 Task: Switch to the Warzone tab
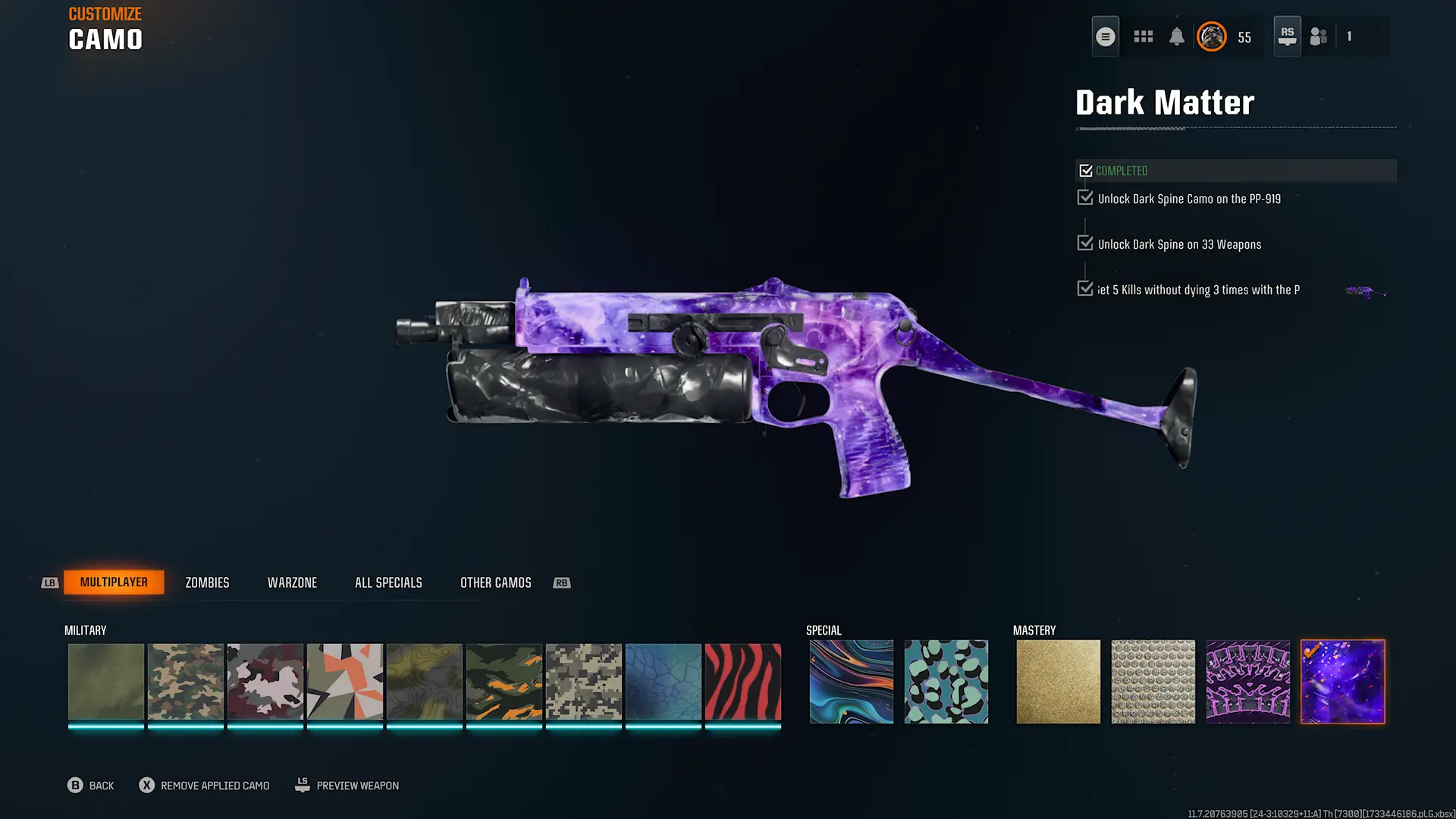pos(292,582)
